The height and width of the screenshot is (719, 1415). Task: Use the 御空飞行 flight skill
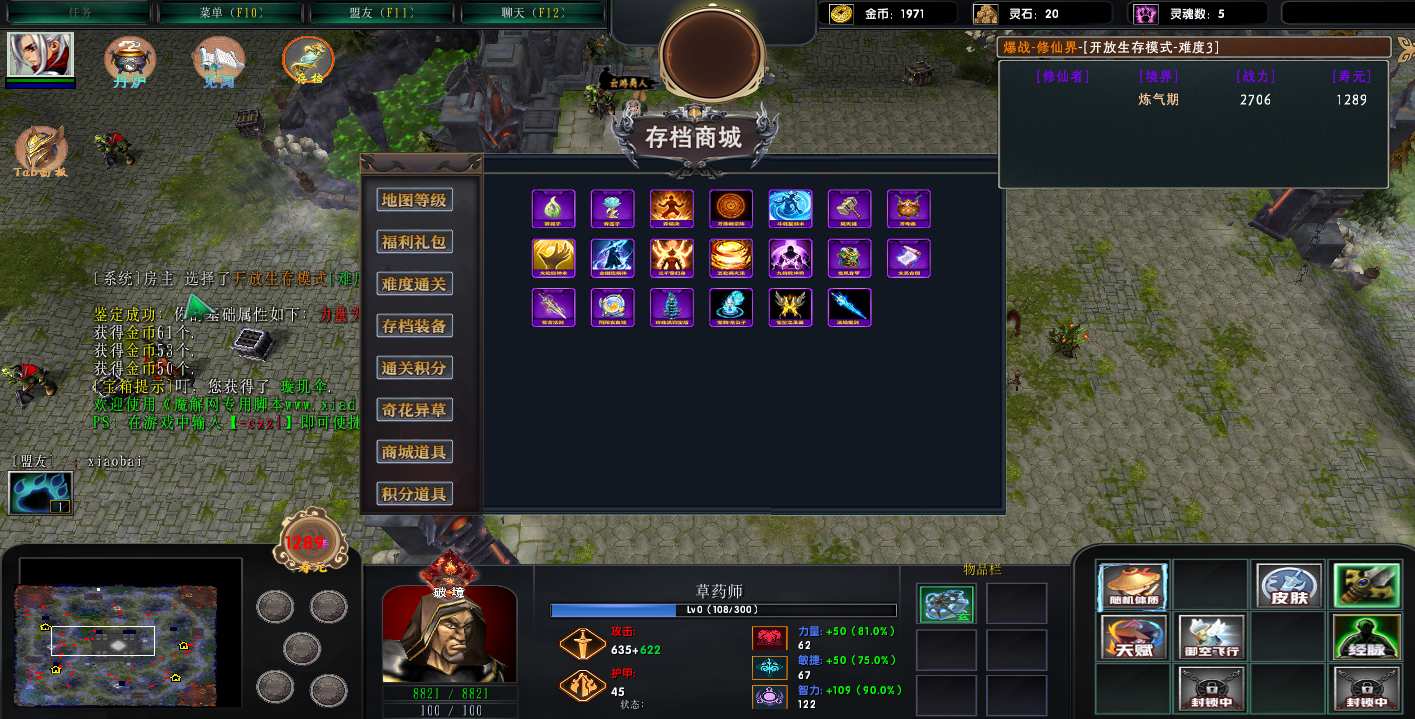coord(1211,637)
